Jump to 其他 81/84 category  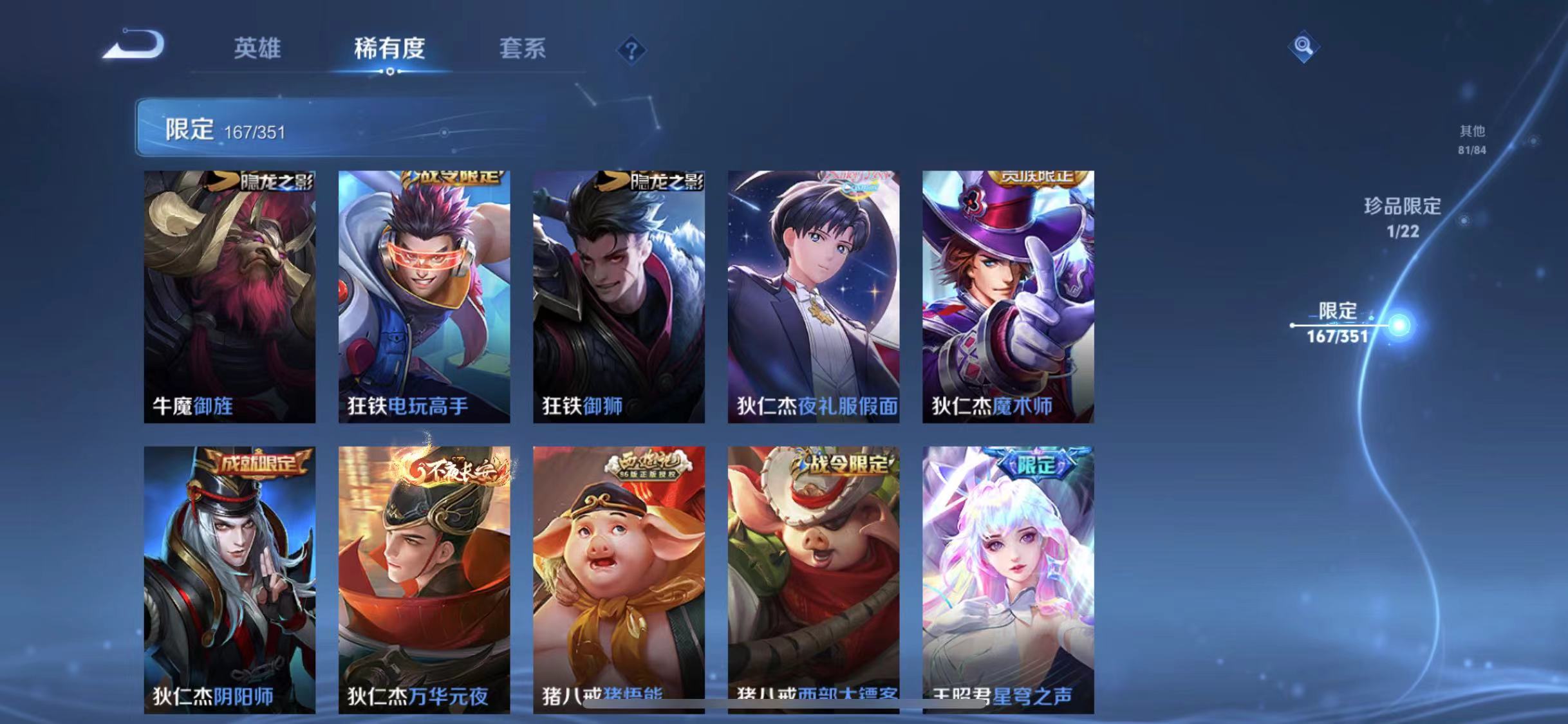[x=1471, y=140]
